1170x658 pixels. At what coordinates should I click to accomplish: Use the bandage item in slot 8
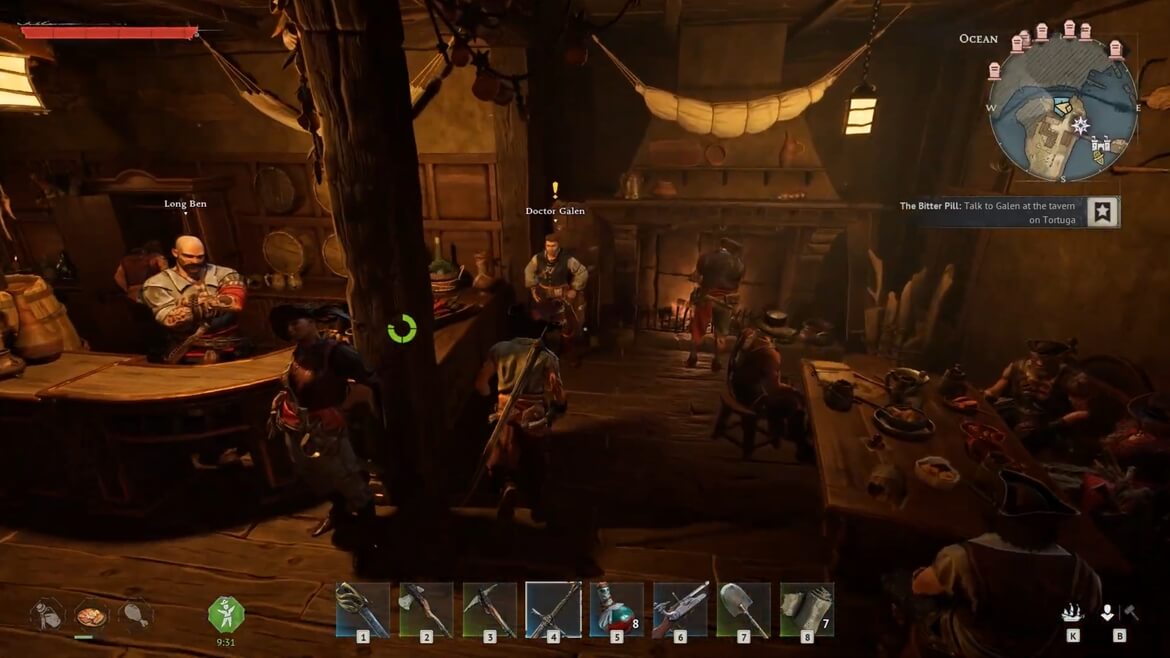click(x=806, y=608)
